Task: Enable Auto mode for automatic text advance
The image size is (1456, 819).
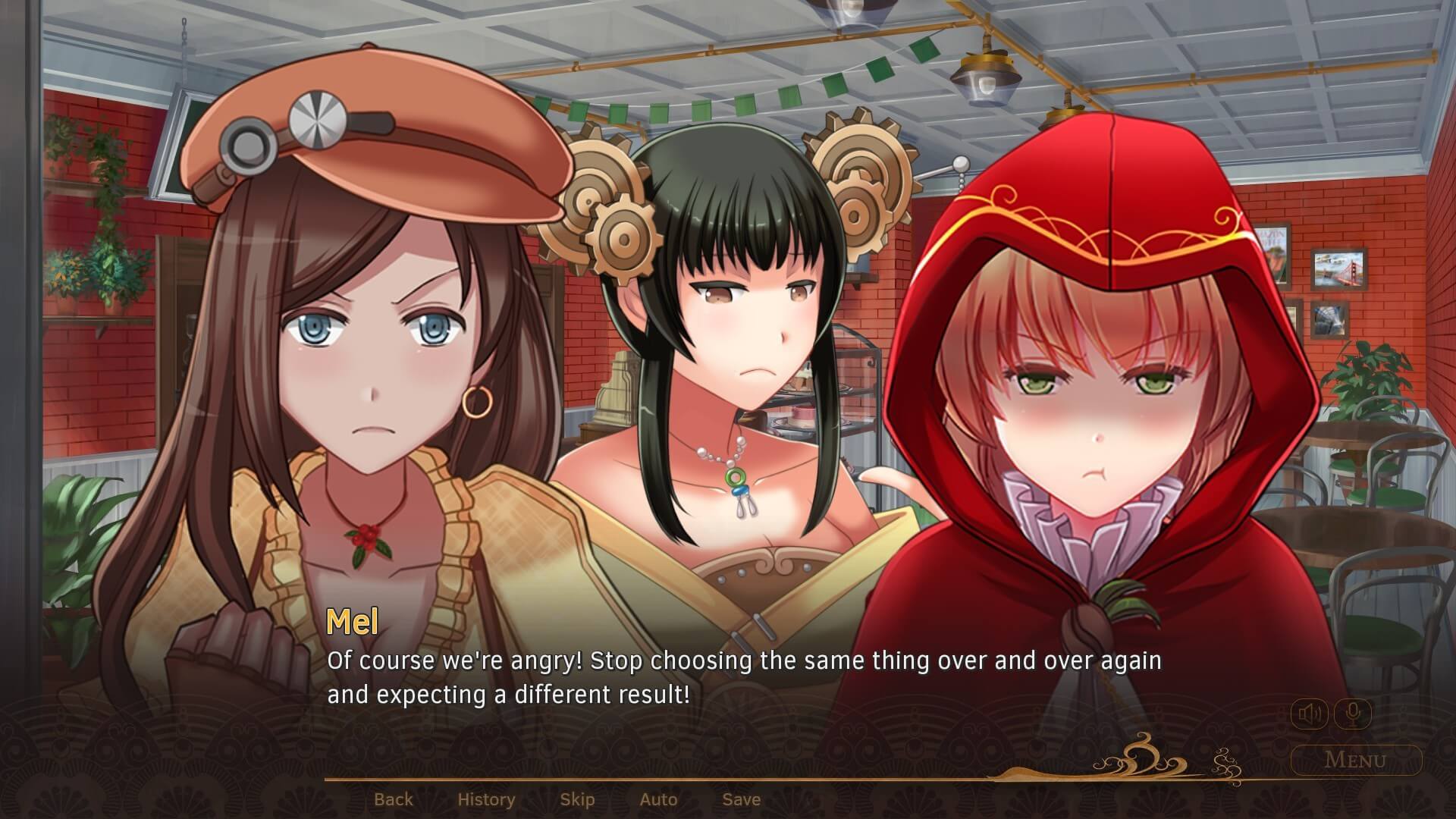Action: pos(658,799)
